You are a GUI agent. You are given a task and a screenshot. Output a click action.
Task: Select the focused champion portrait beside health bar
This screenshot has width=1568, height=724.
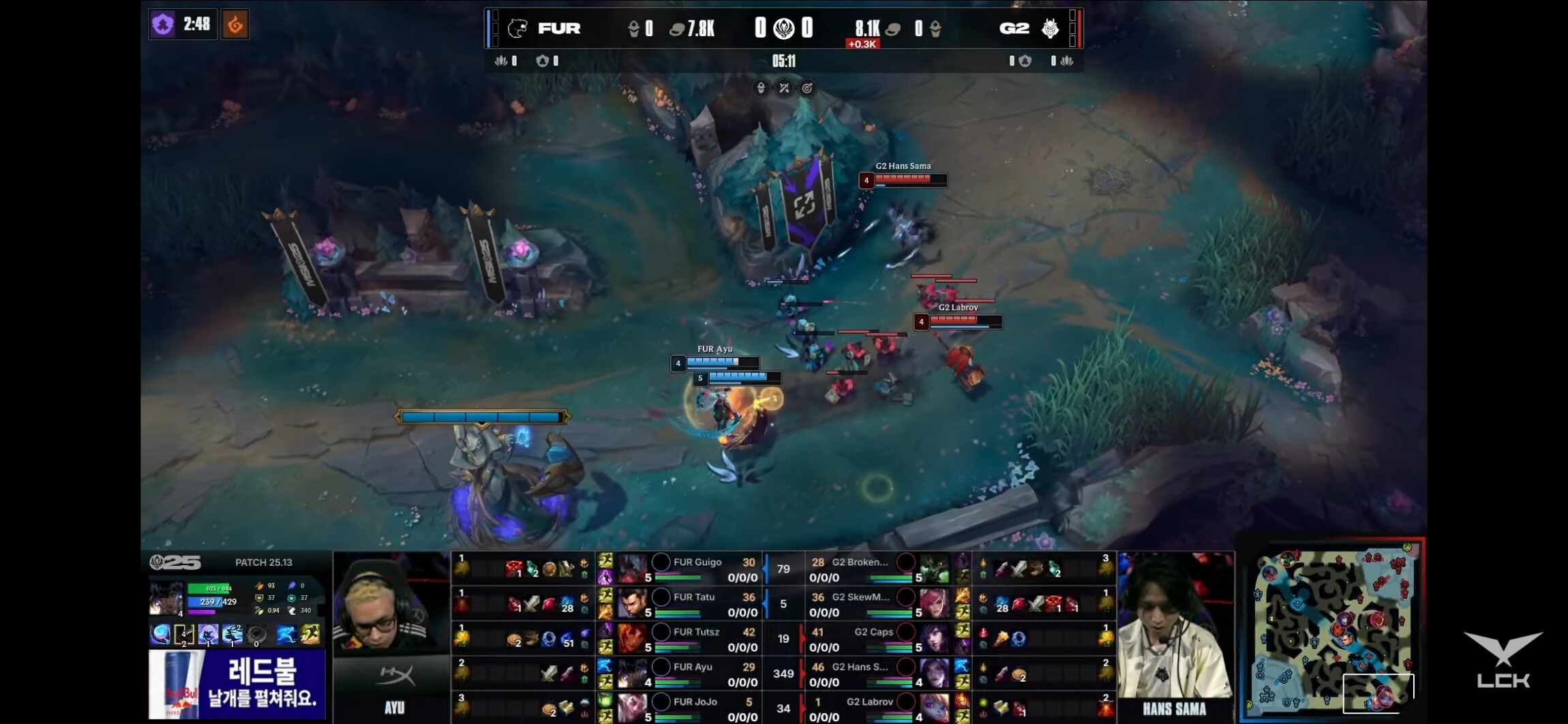pos(166,599)
